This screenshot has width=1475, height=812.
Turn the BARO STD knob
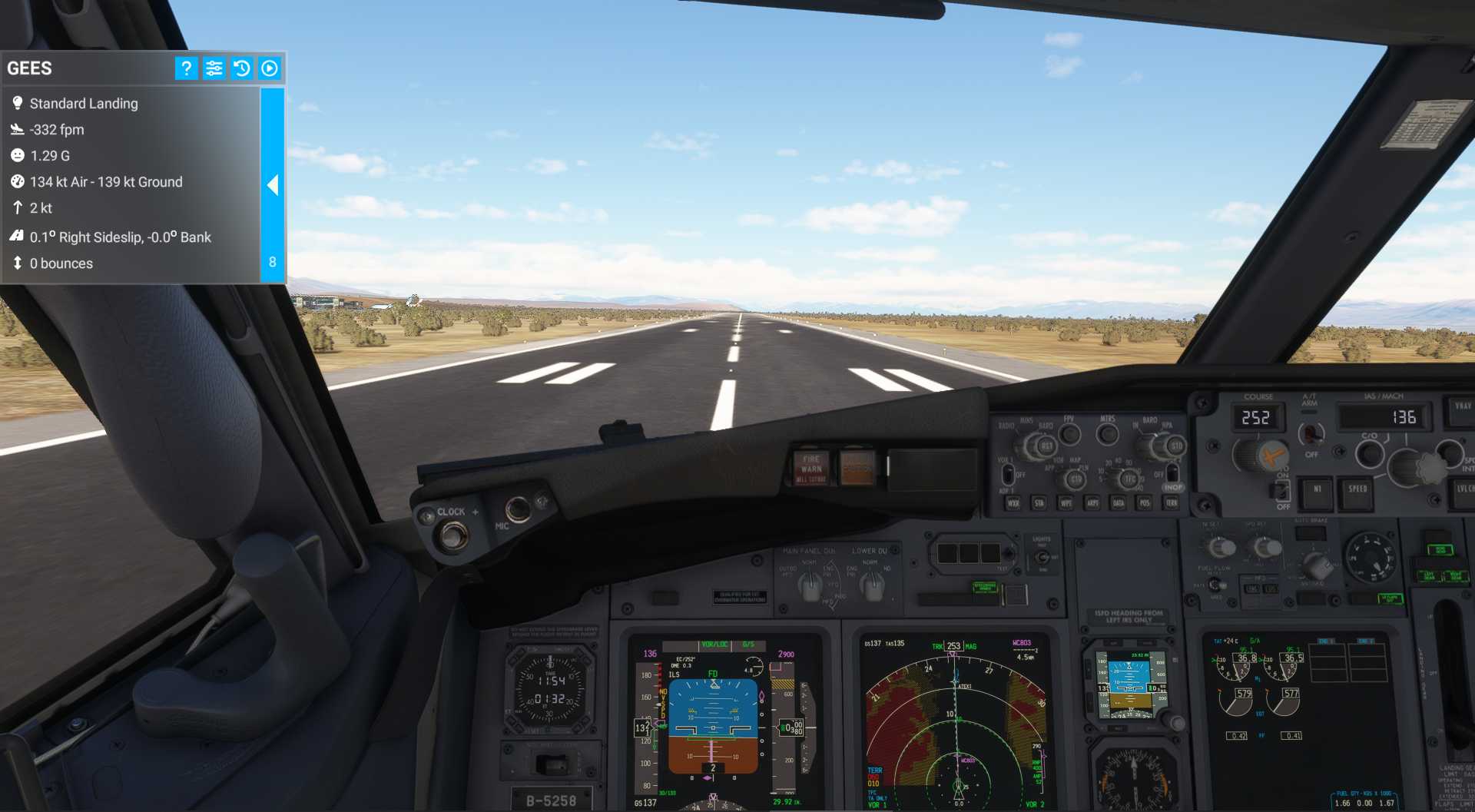(1177, 446)
